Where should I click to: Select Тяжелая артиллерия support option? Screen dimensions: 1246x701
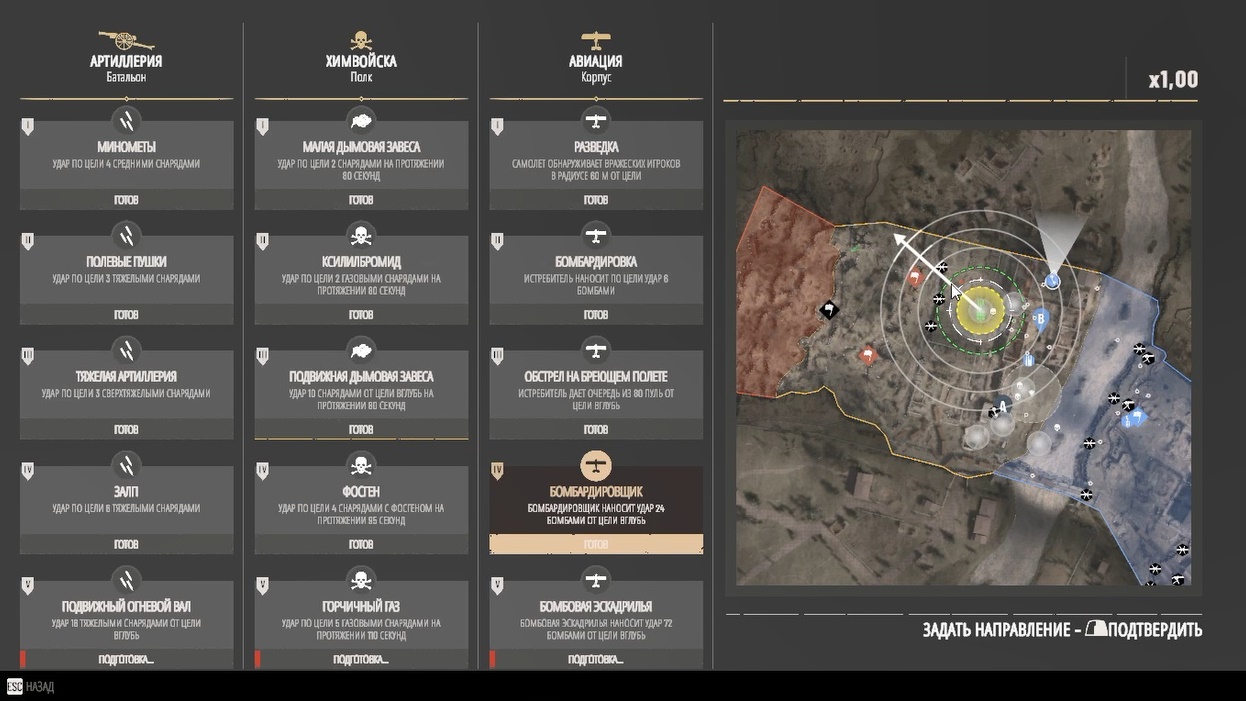click(126, 387)
